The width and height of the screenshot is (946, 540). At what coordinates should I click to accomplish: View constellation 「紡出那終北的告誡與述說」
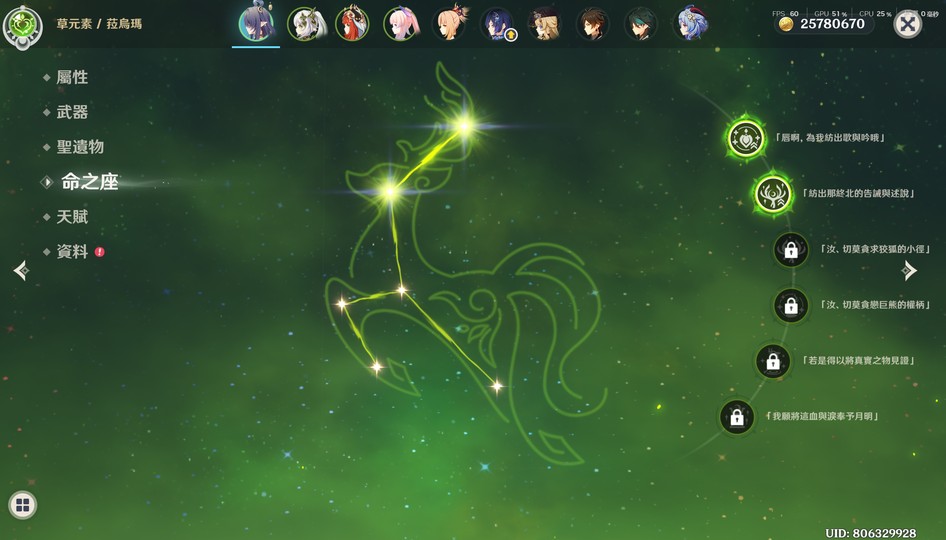773,193
